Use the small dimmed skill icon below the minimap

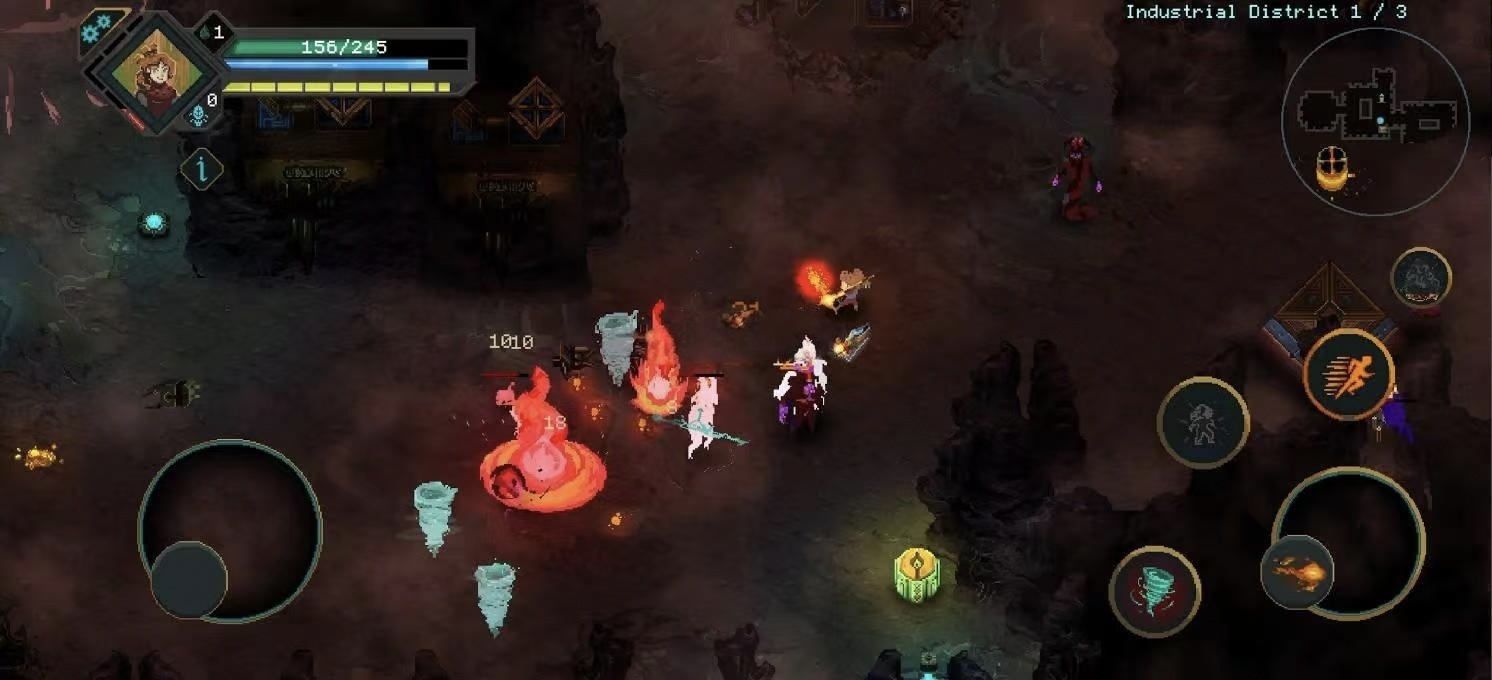coord(1421,277)
